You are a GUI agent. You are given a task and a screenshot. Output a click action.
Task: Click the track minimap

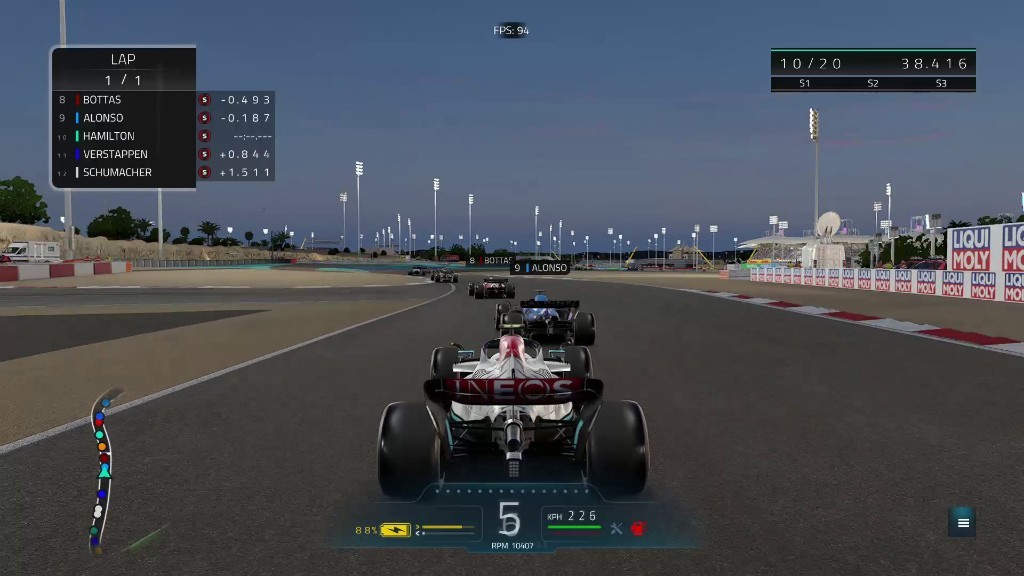click(101, 471)
